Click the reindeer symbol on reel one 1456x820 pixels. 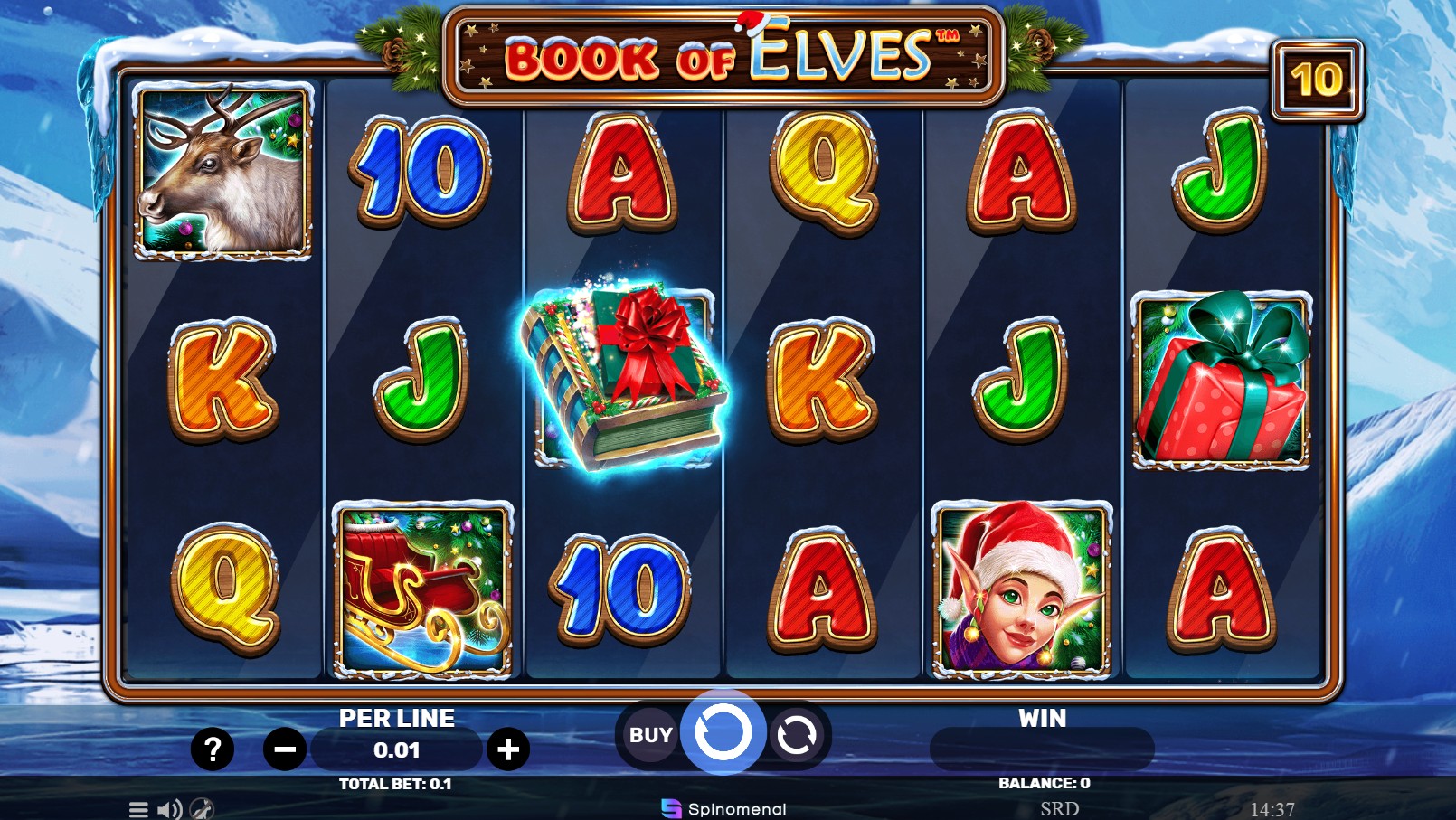(220, 170)
